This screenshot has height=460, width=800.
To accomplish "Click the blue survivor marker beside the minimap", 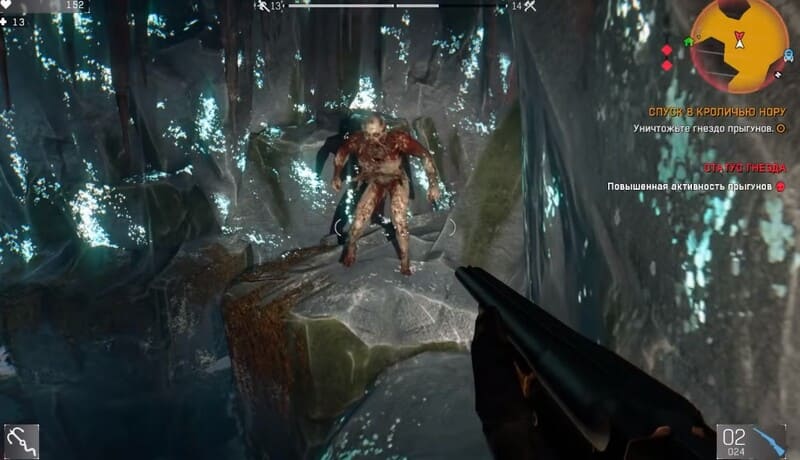I will (x=788, y=53).
